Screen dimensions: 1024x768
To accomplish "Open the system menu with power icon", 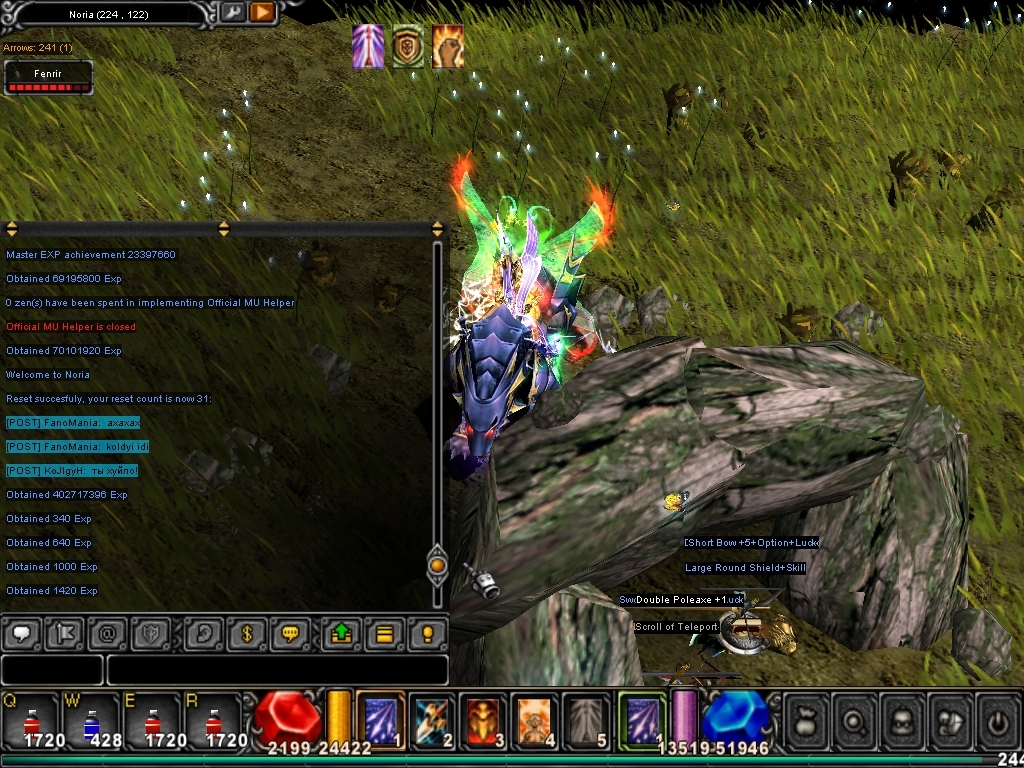I will coord(997,718).
